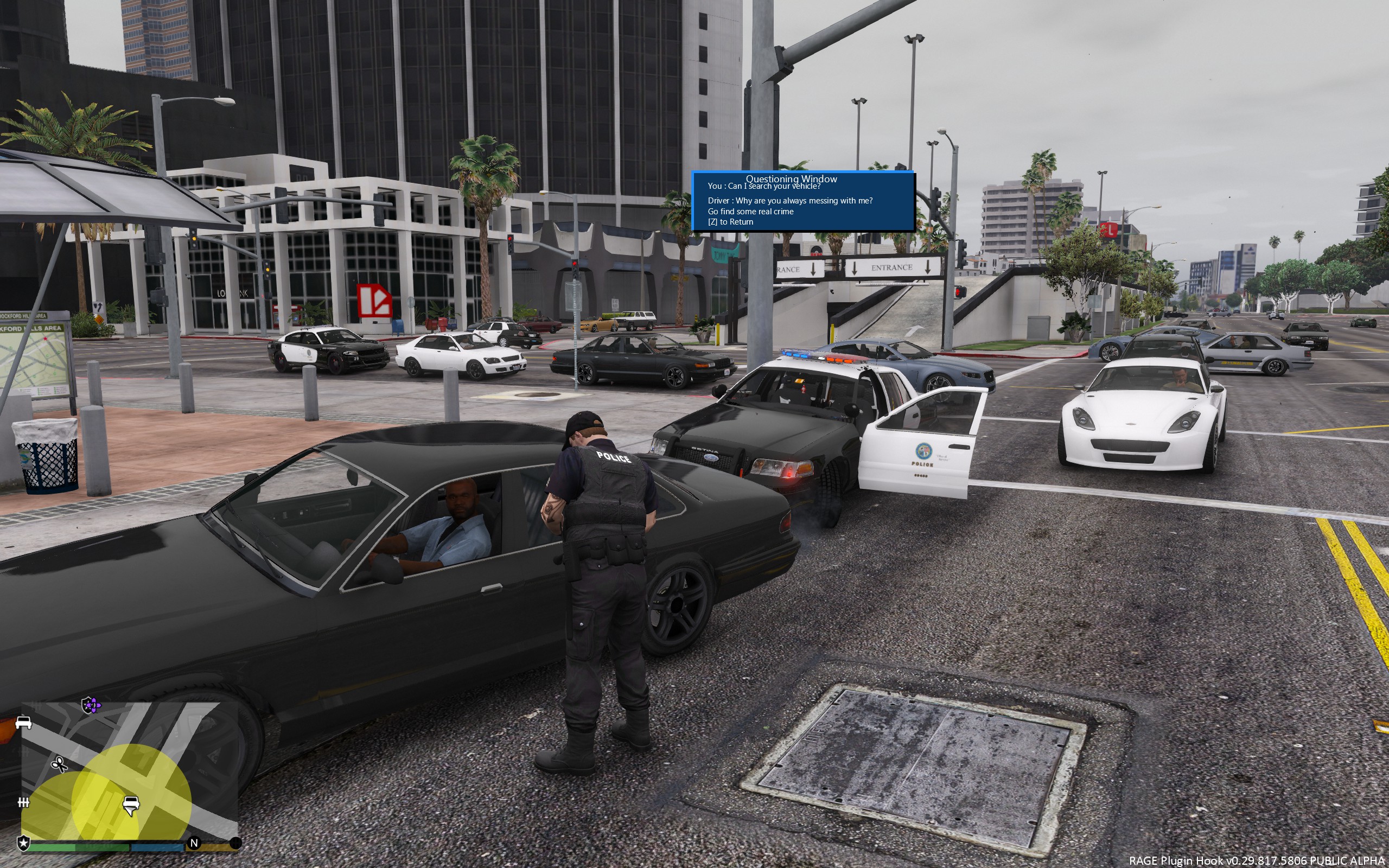Click the North compass marker
The image size is (1389, 868).
(x=194, y=843)
